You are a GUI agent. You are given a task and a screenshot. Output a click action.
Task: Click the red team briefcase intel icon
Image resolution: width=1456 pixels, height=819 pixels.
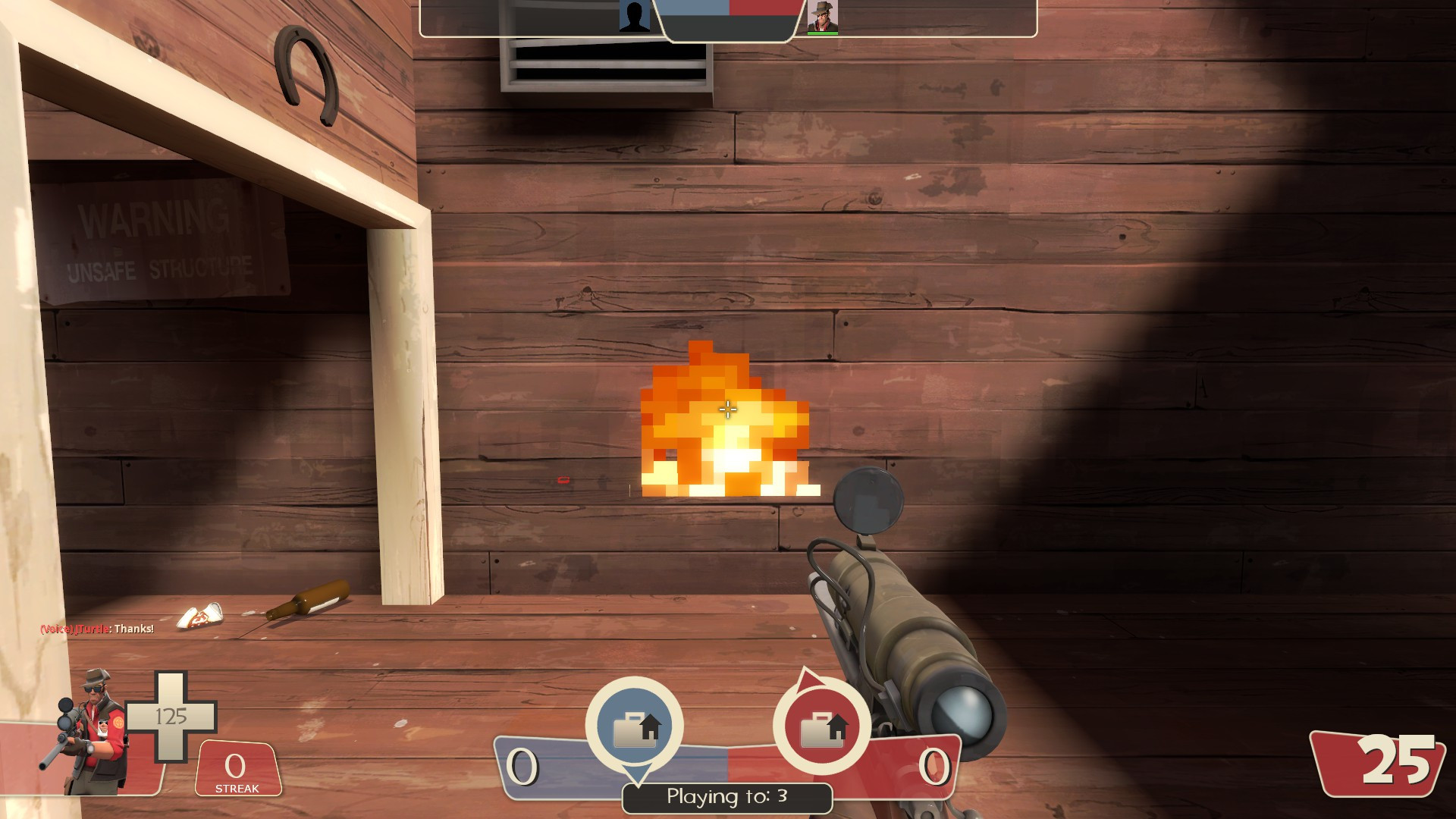point(823,726)
